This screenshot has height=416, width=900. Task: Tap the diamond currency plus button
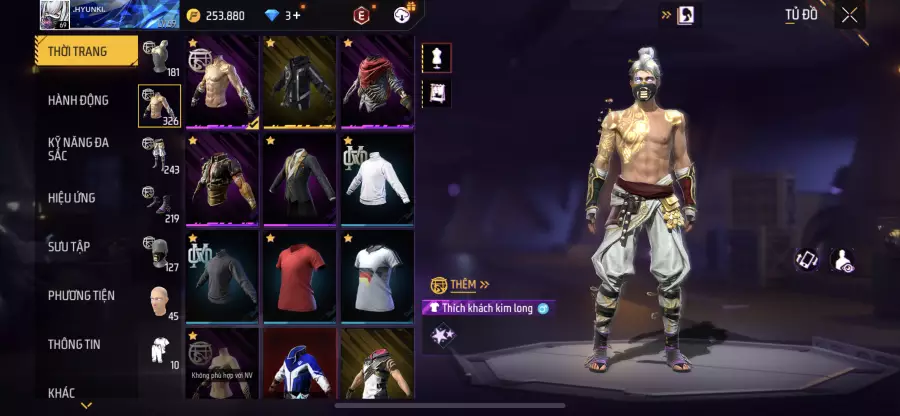[x=295, y=15]
